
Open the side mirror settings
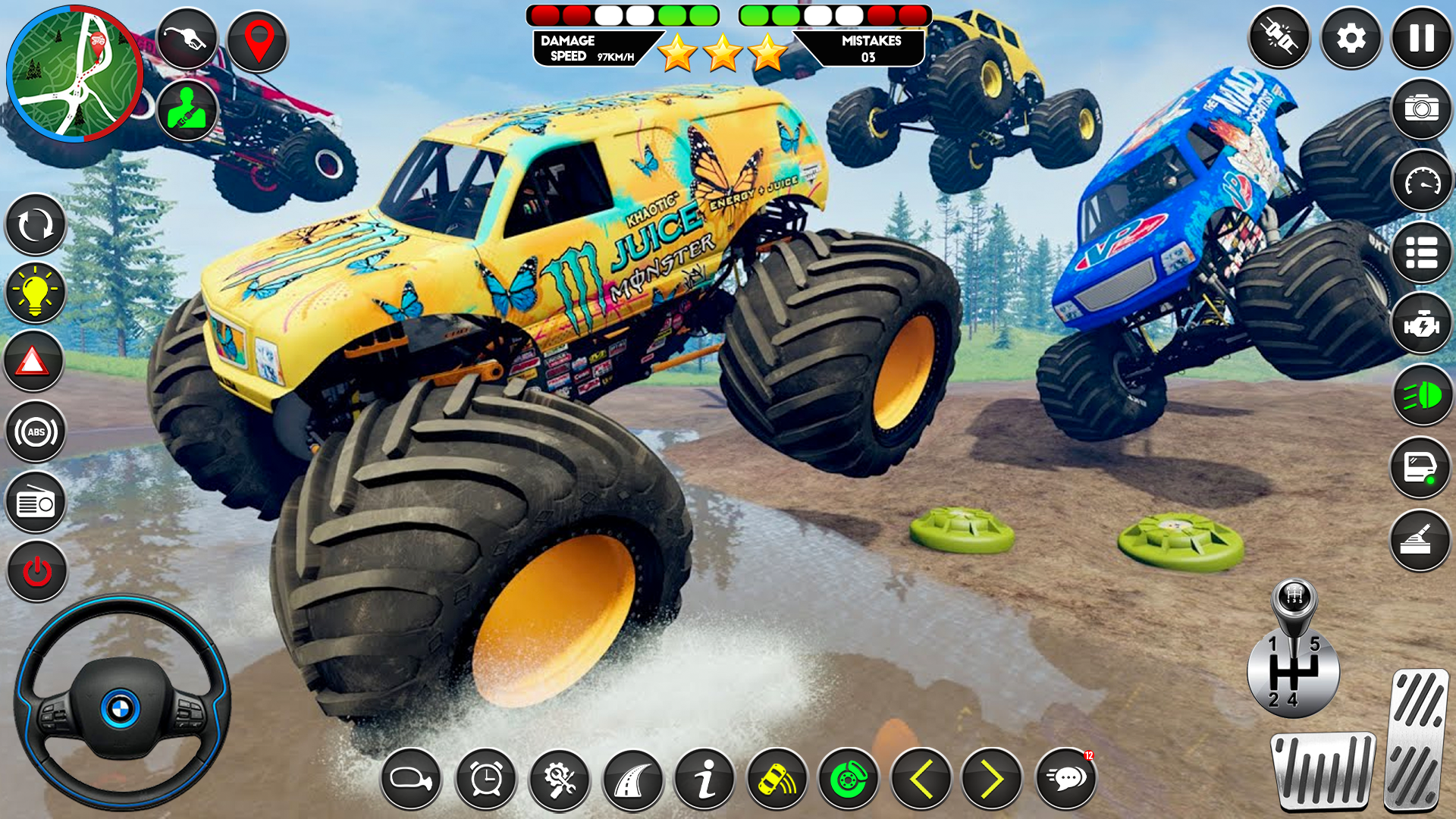(x=410, y=780)
